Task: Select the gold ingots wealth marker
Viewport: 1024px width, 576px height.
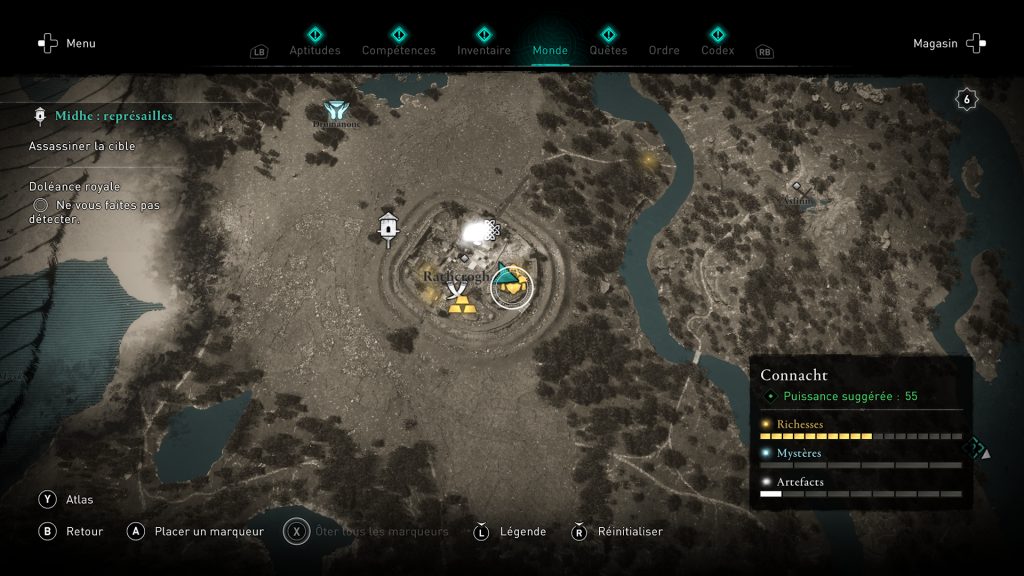Action: [461, 306]
